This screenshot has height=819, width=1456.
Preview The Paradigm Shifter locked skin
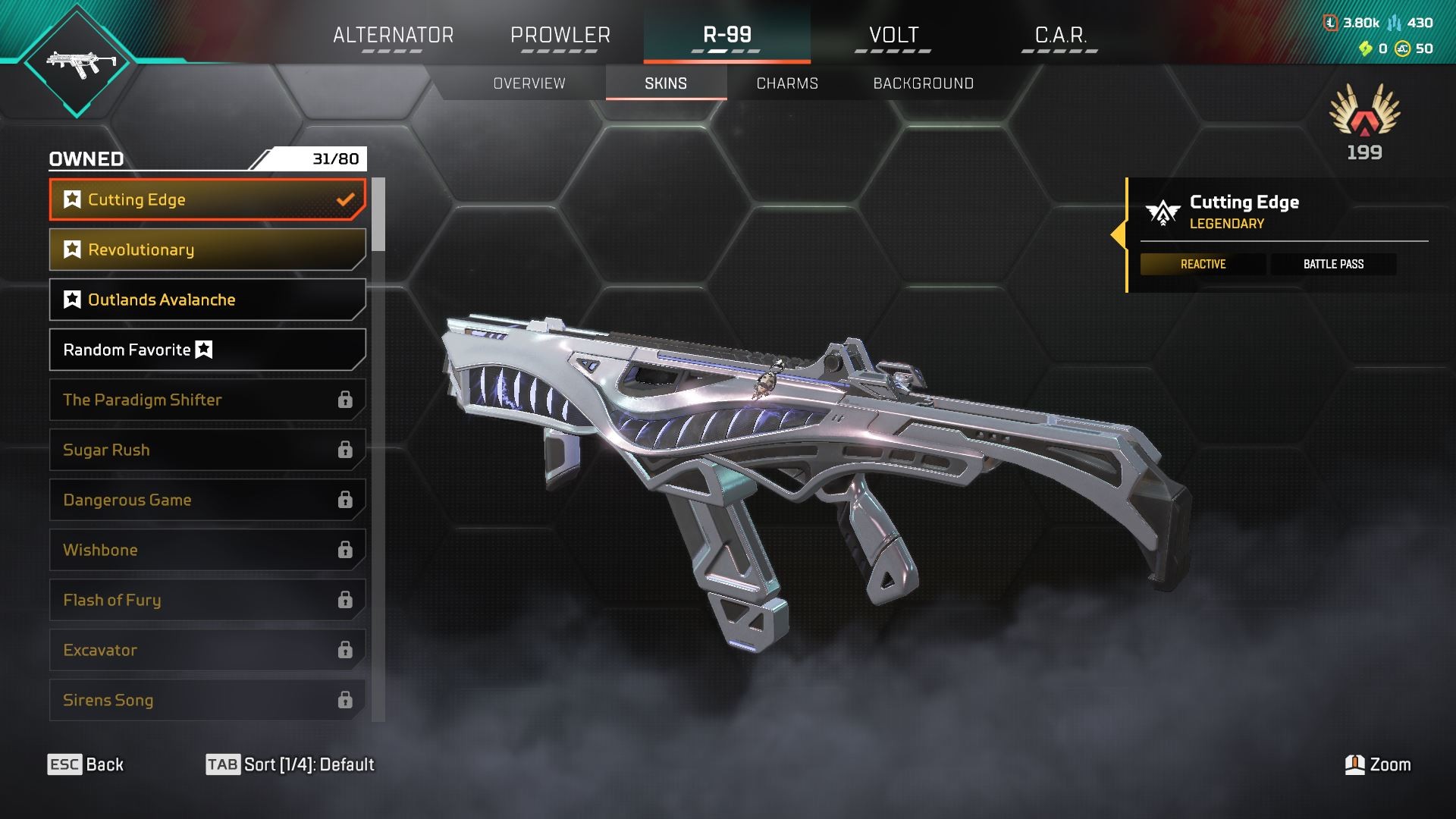point(207,400)
